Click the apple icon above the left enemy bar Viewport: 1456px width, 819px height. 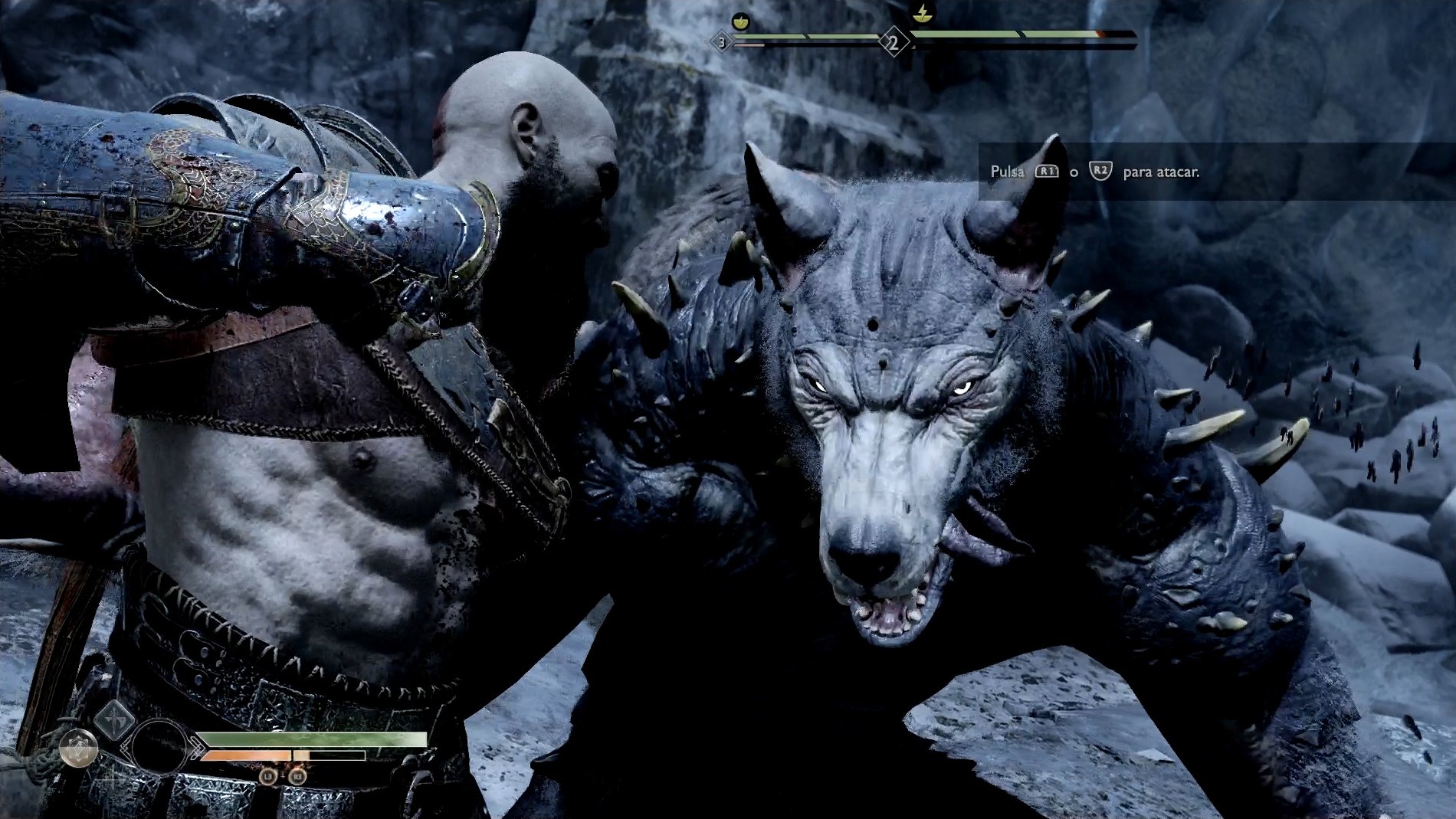[740, 21]
